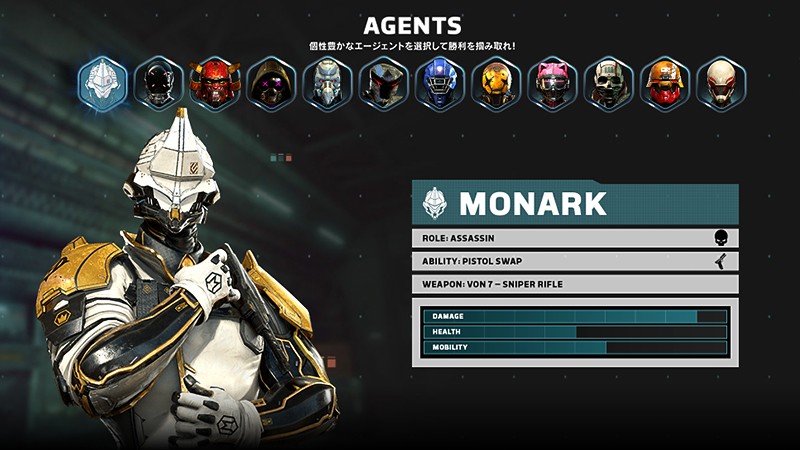Choose the yellow helmet agent portrait
Image resolution: width=800 pixels, height=450 pixels.
click(496, 83)
